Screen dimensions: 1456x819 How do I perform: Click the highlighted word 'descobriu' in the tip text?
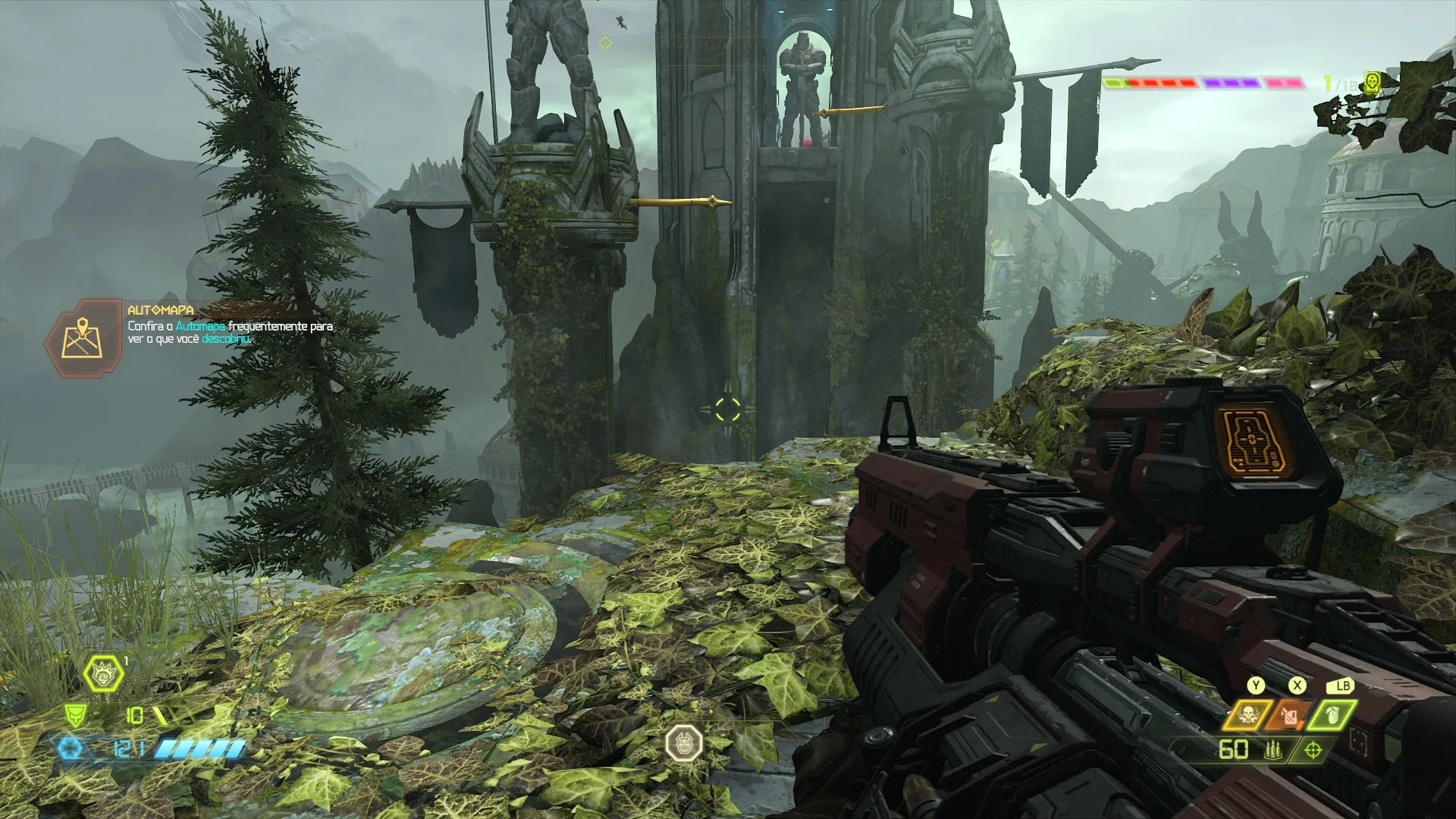(x=226, y=339)
